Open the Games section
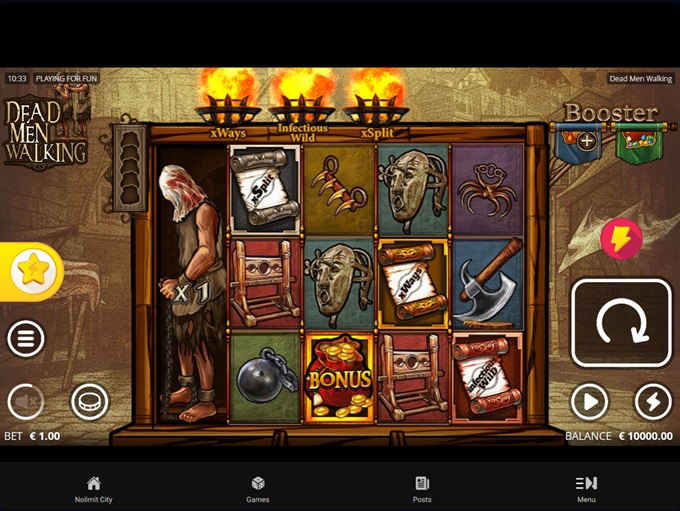This screenshot has height=511, width=680. point(258,489)
